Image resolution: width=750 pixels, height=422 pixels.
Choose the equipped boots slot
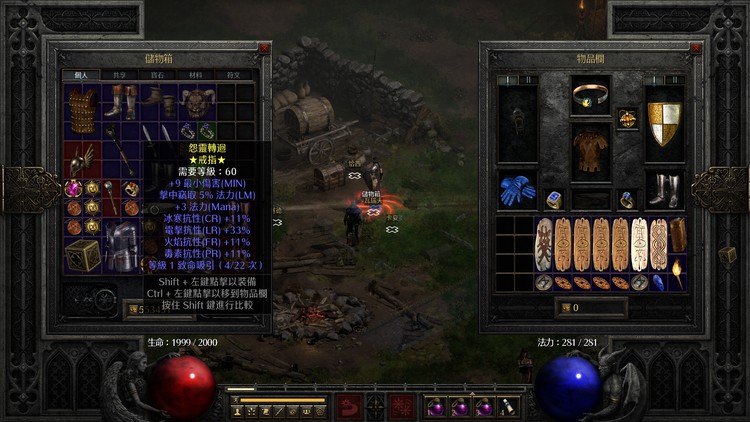click(663, 190)
